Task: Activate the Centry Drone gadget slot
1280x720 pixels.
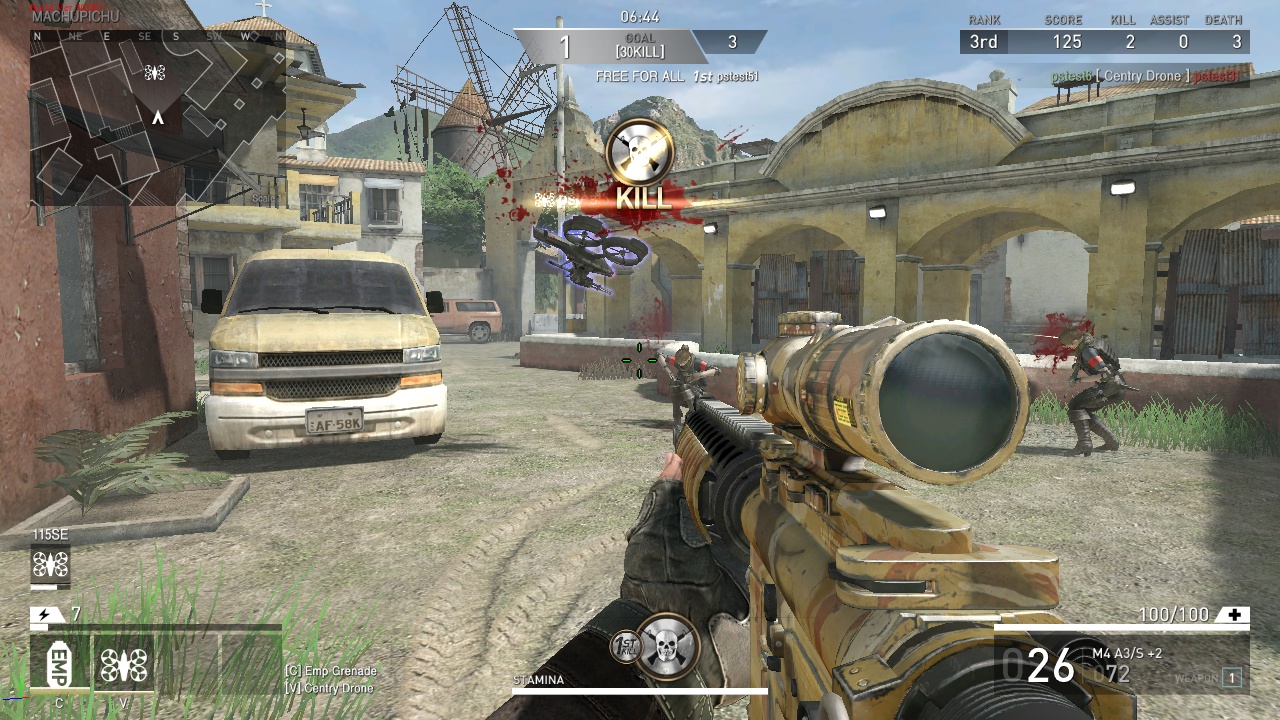Action: point(124,662)
